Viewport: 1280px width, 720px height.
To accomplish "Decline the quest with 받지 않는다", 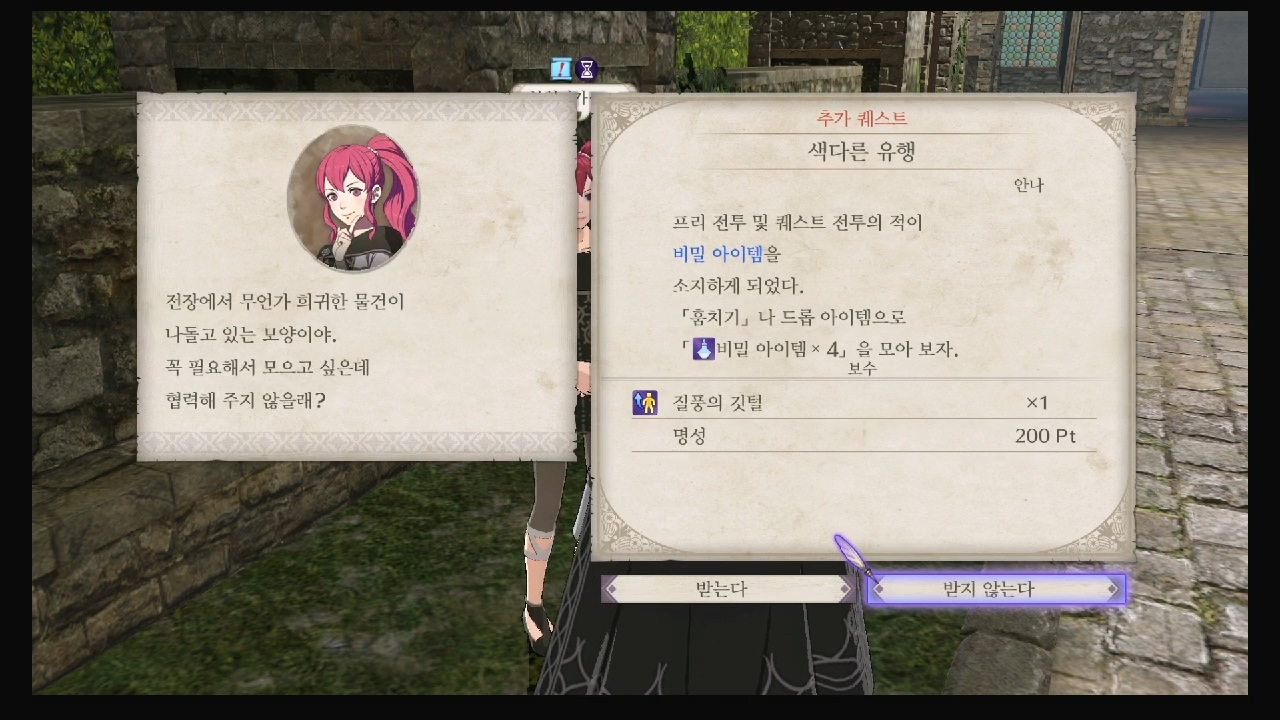I will 995,589.
